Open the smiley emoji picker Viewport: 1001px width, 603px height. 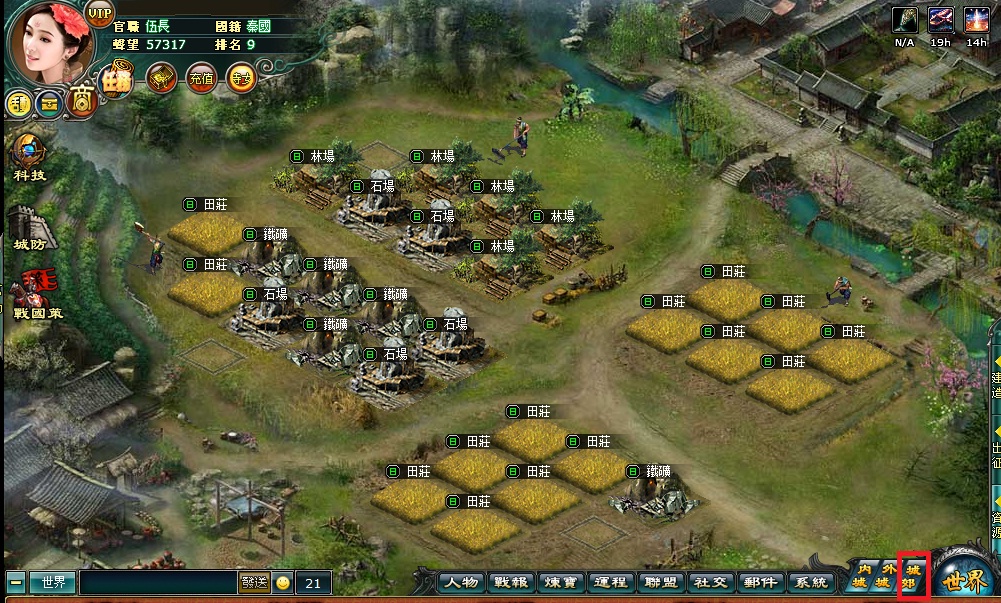(x=283, y=582)
